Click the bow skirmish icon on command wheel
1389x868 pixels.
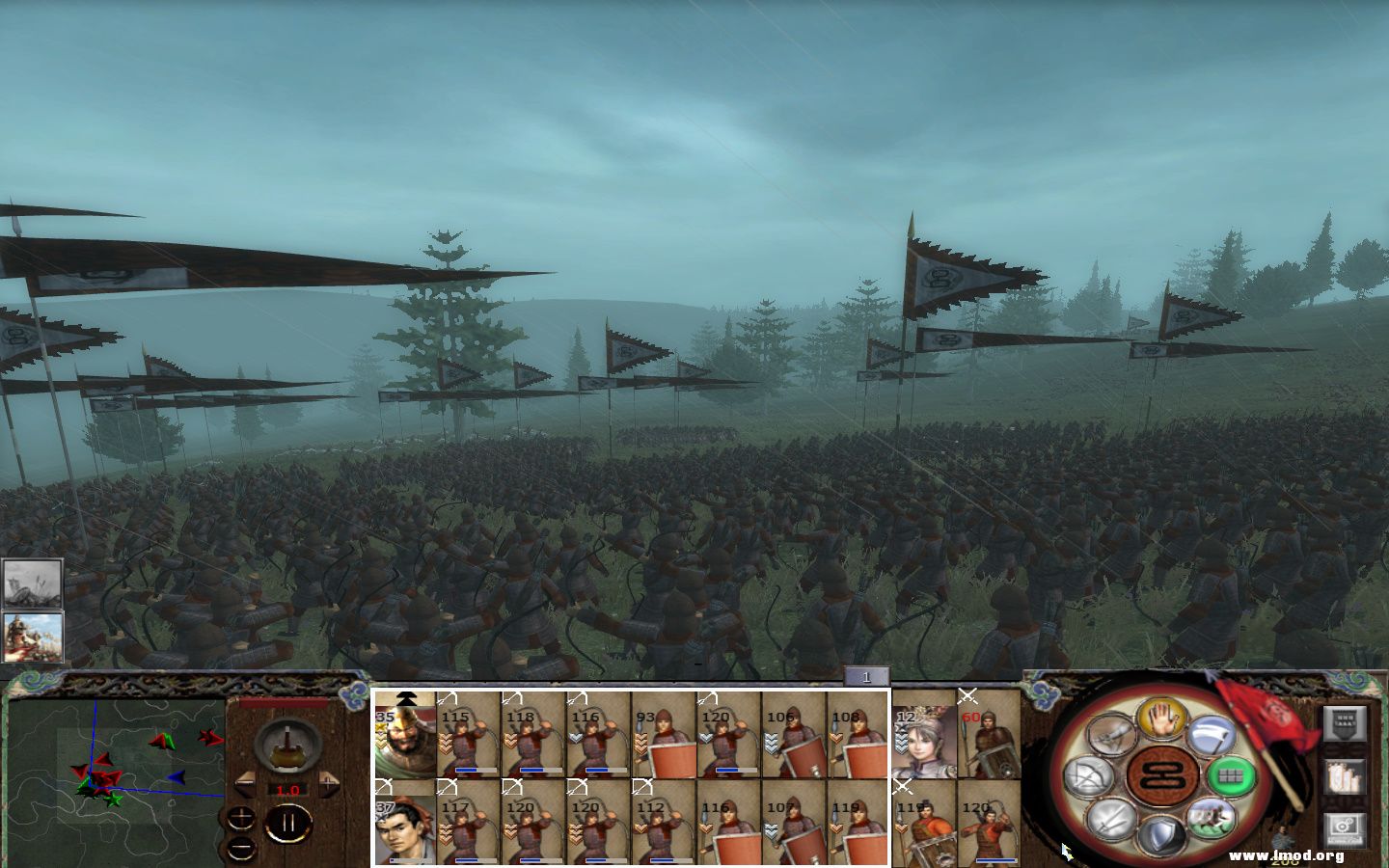(1090, 774)
